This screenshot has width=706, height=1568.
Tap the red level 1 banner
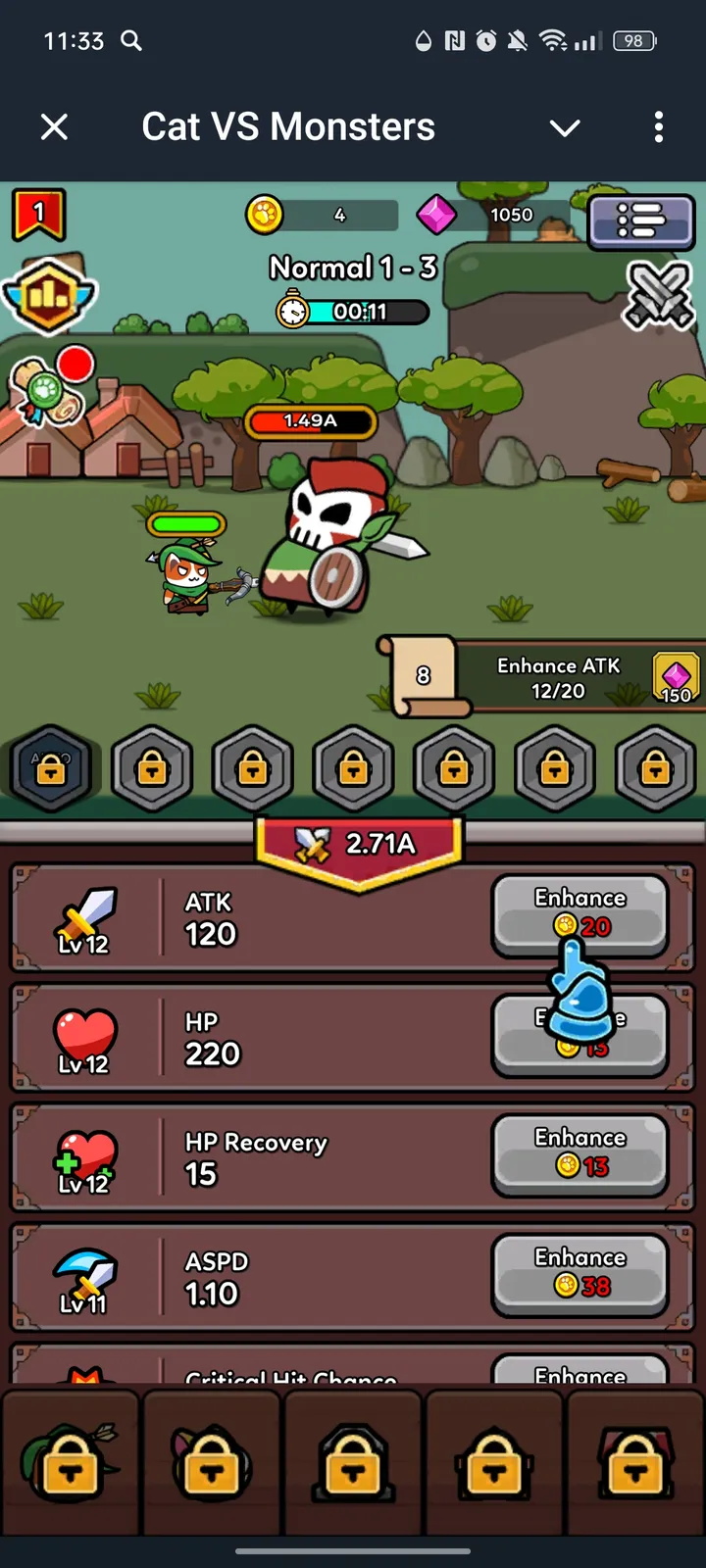[38, 215]
